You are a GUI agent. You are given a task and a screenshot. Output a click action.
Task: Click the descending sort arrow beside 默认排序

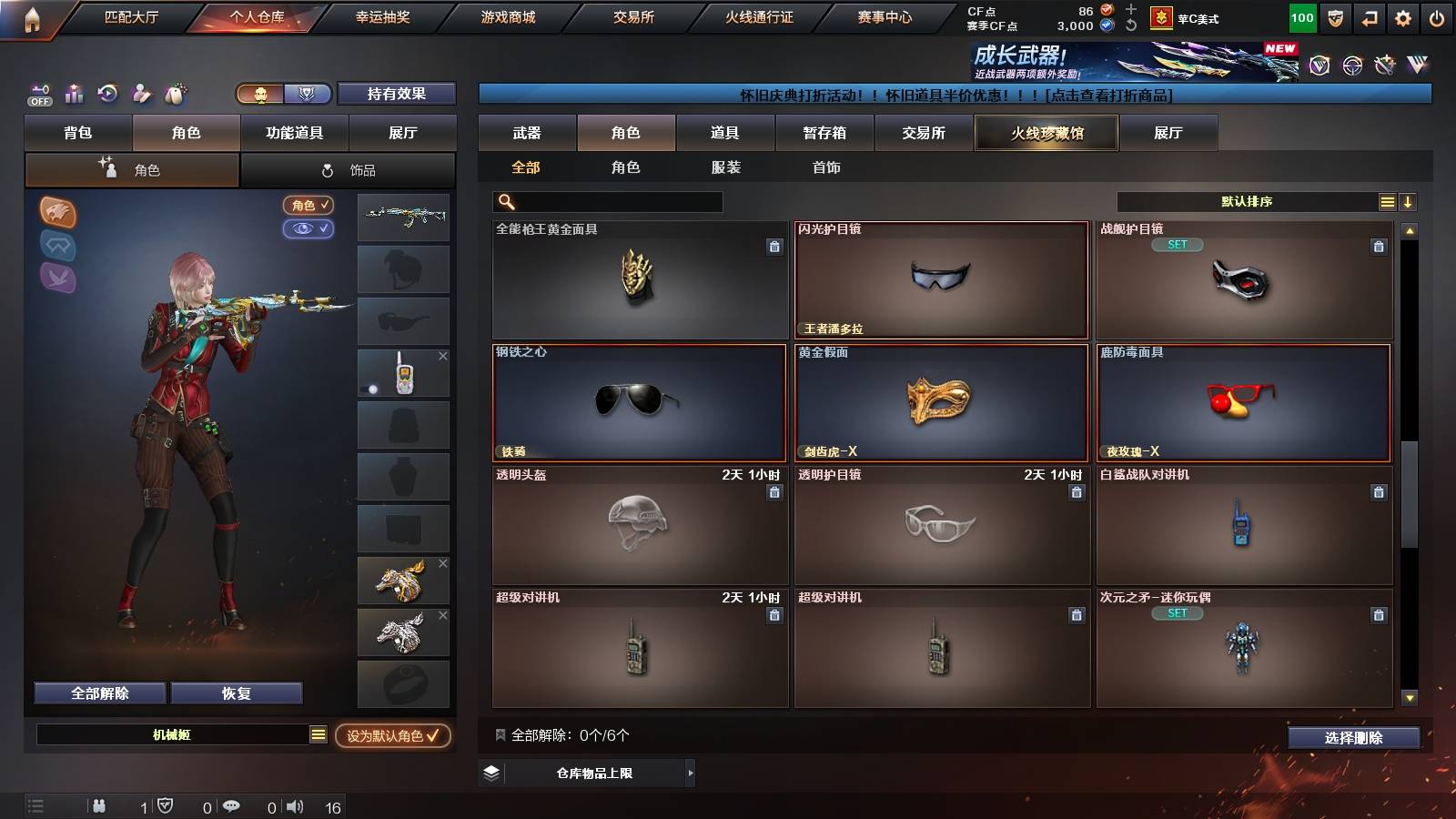tap(1408, 201)
